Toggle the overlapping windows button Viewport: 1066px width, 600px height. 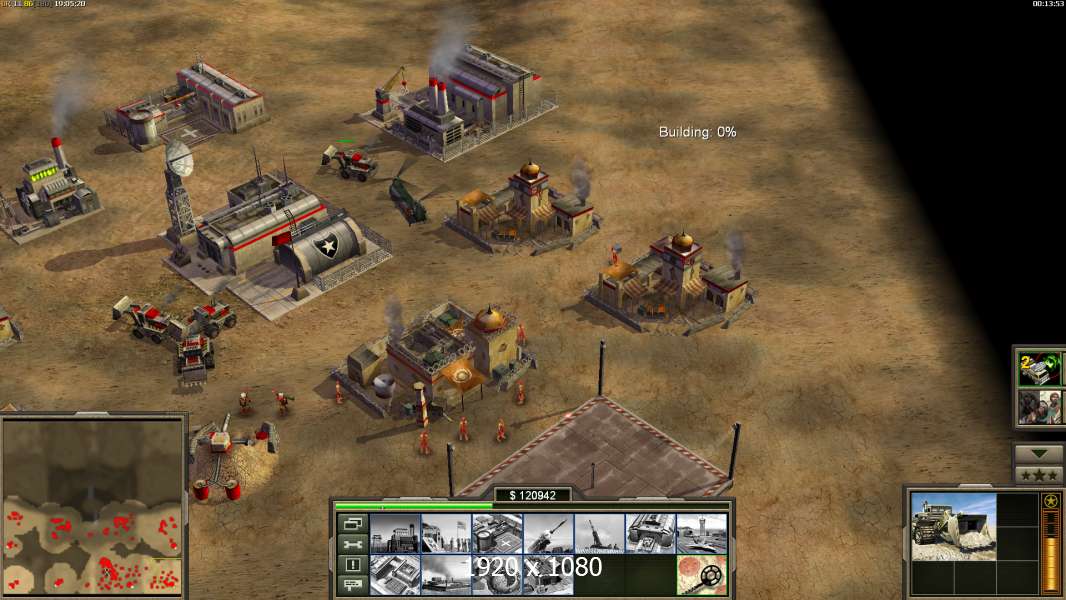tap(352, 523)
